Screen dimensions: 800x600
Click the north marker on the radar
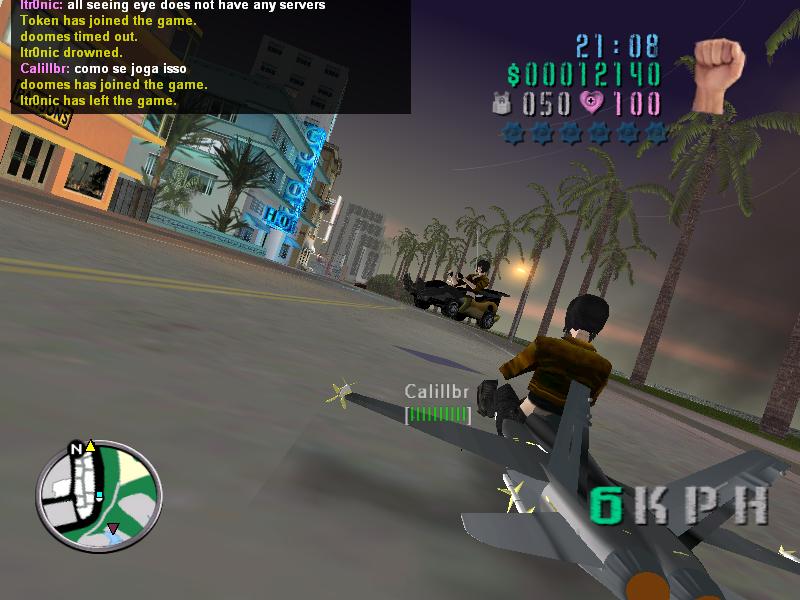(75, 449)
